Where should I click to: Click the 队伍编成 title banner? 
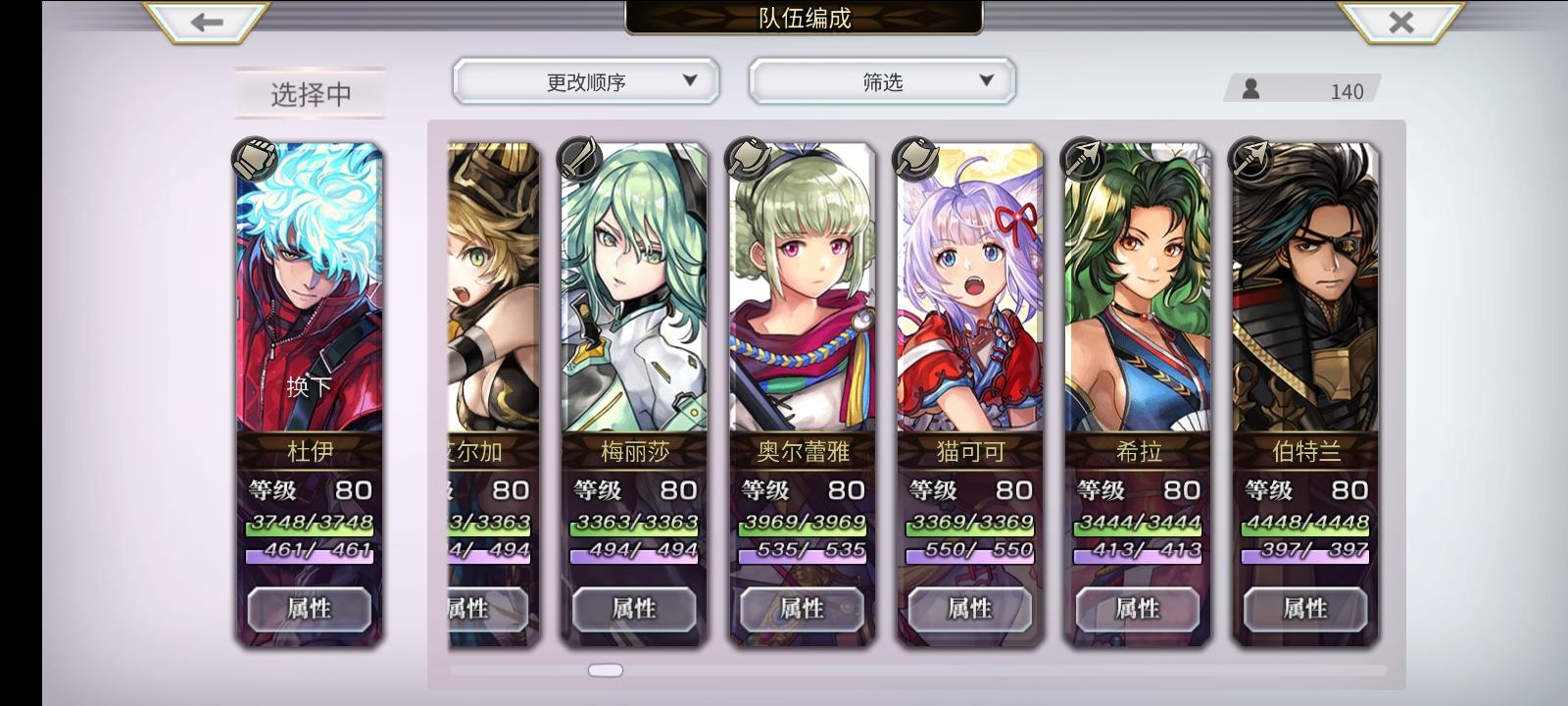point(802,18)
